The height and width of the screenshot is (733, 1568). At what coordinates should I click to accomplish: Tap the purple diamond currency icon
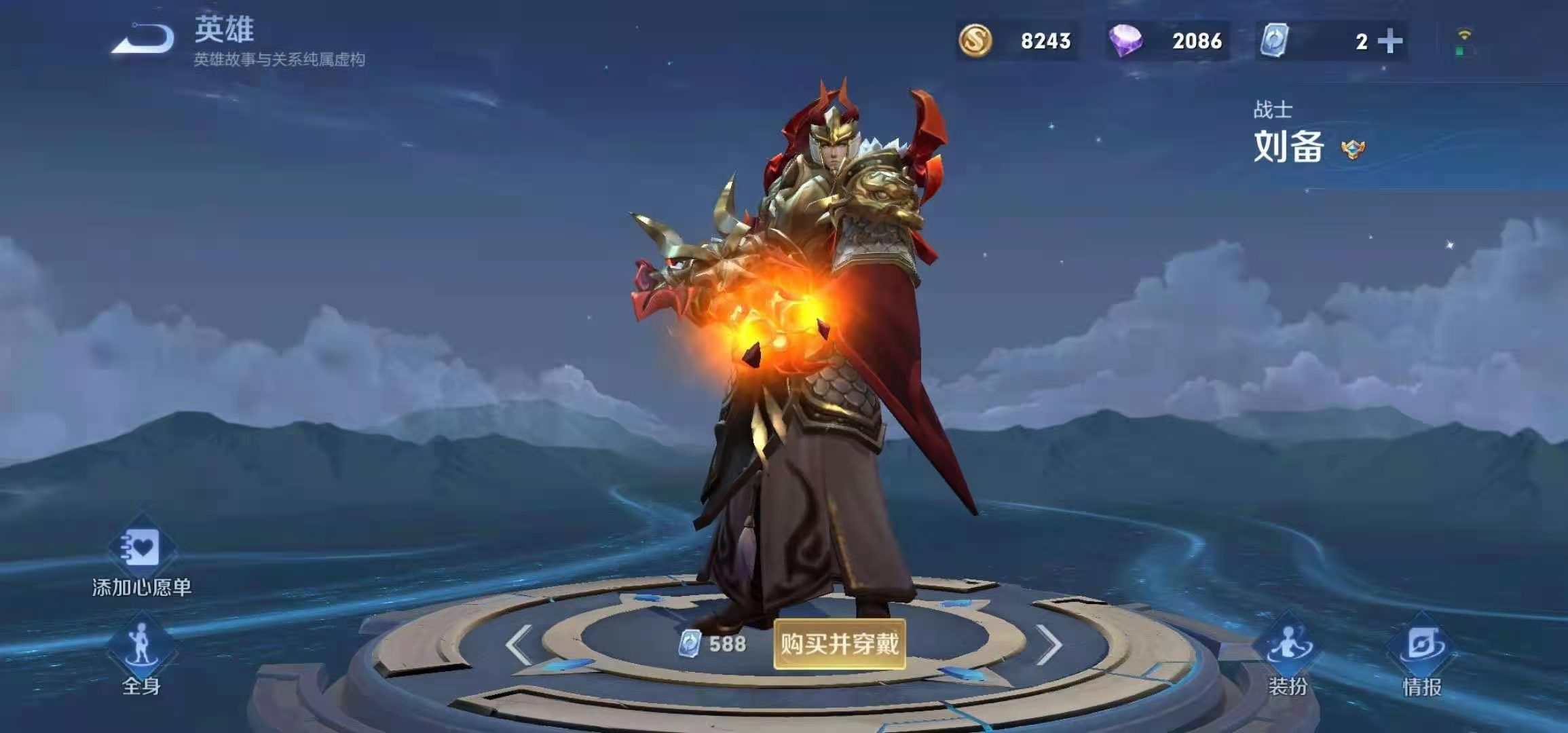(1125, 41)
